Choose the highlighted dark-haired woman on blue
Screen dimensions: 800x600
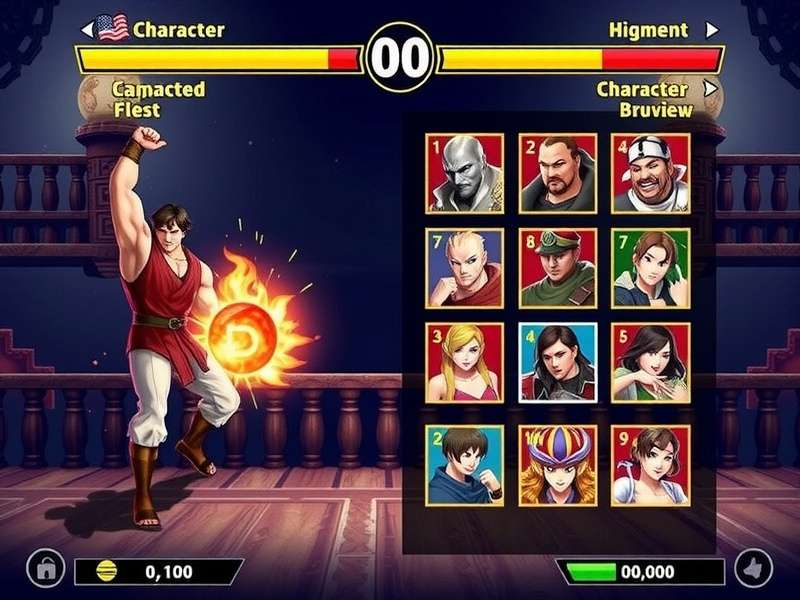point(558,362)
